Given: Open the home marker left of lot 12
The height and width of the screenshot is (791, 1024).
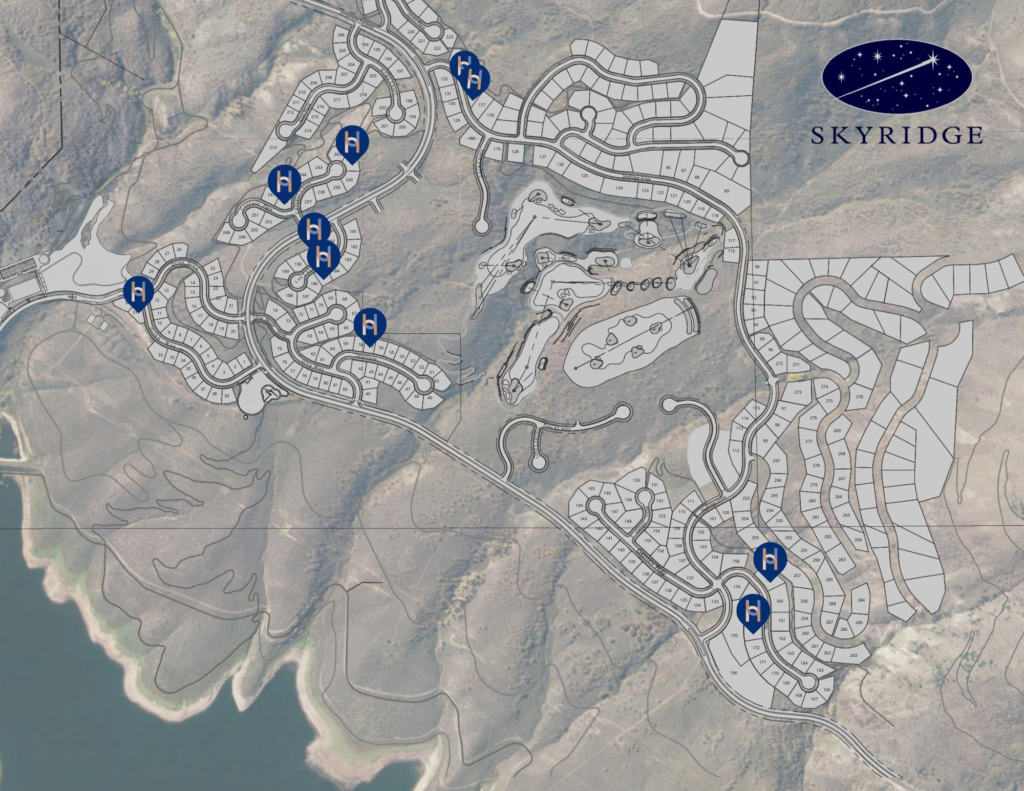Looking at the screenshot, I should tap(139, 291).
